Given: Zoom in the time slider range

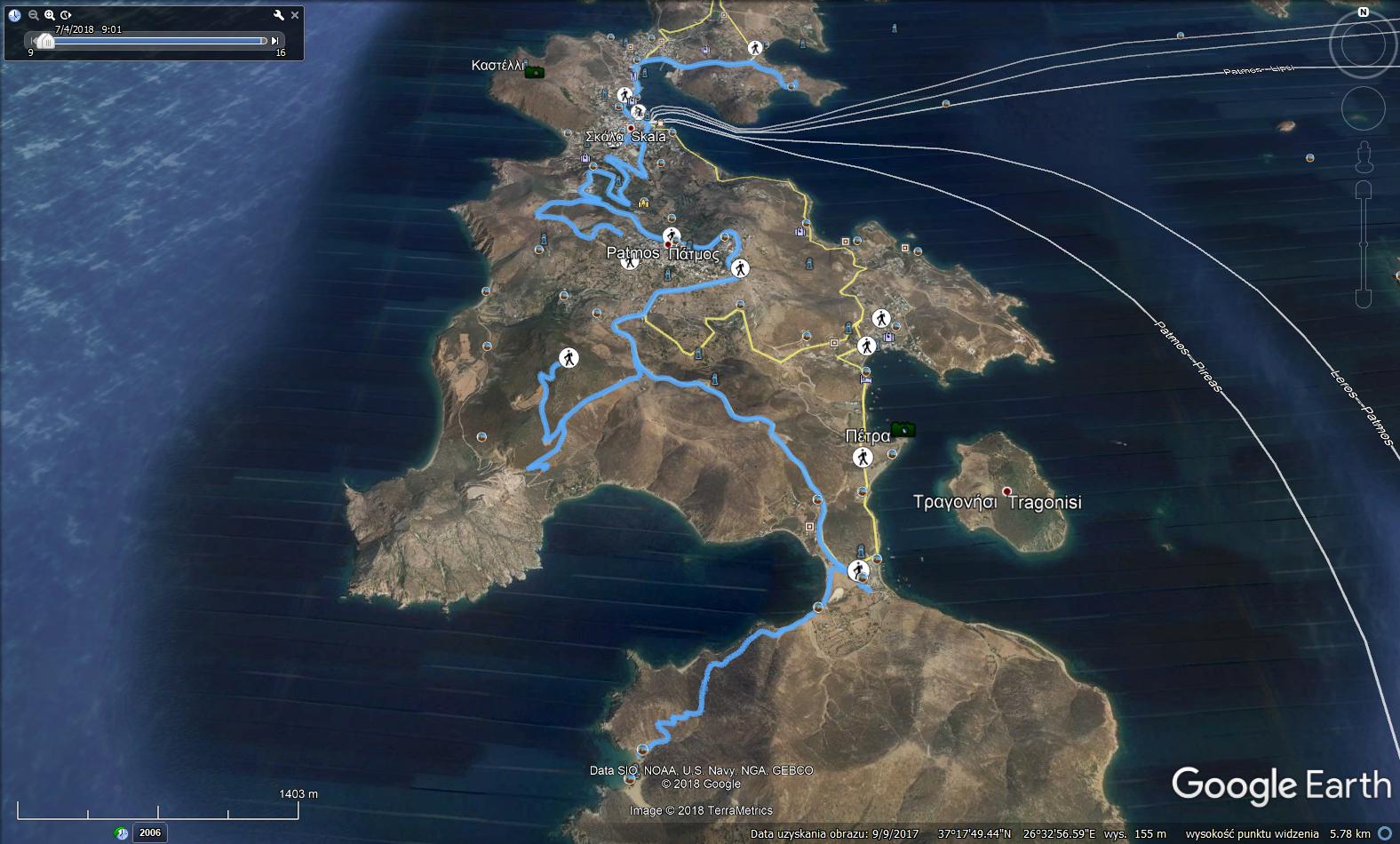Looking at the screenshot, I should point(50,15).
